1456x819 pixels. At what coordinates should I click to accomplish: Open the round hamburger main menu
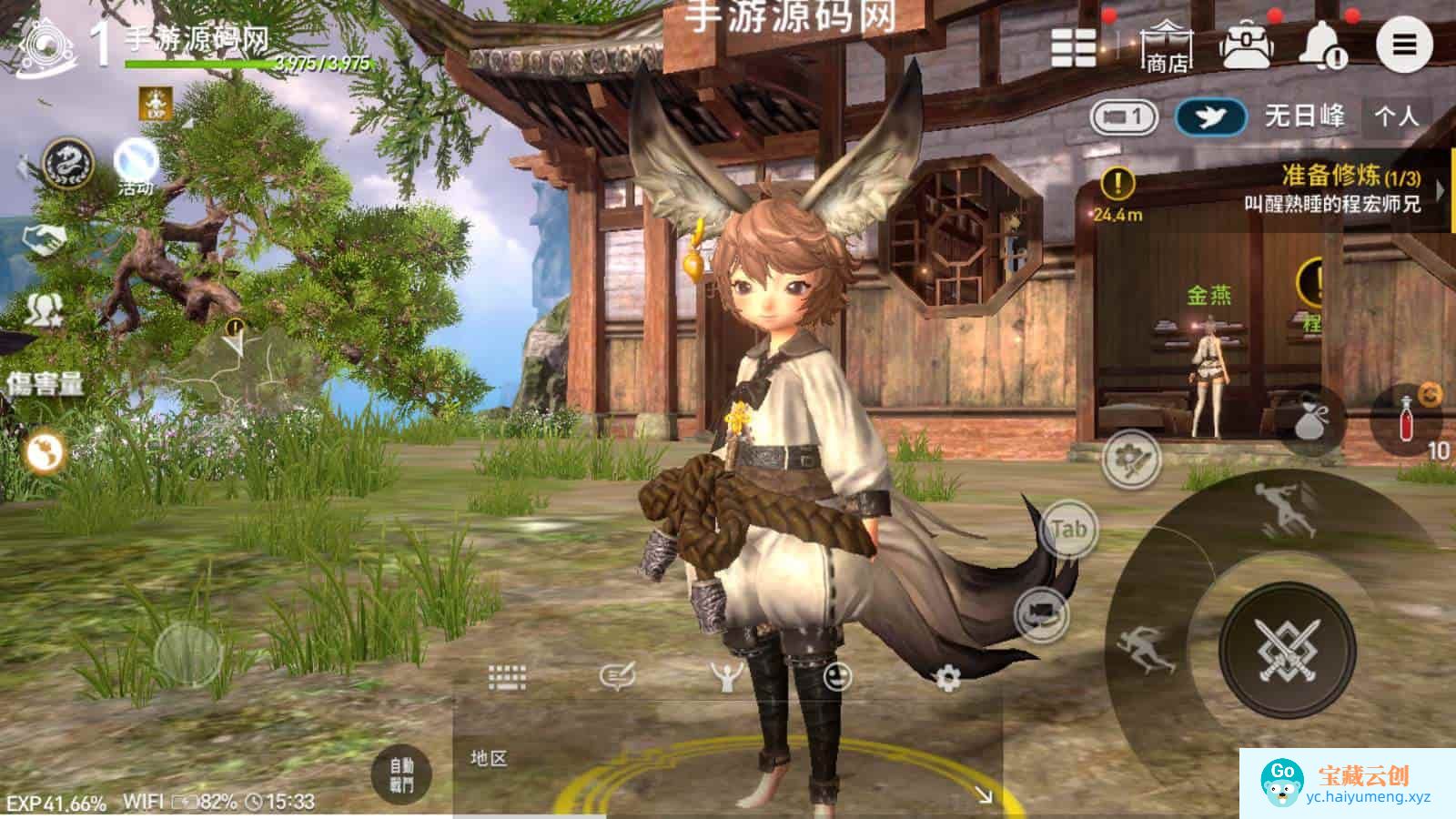(x=1404, y=44)
